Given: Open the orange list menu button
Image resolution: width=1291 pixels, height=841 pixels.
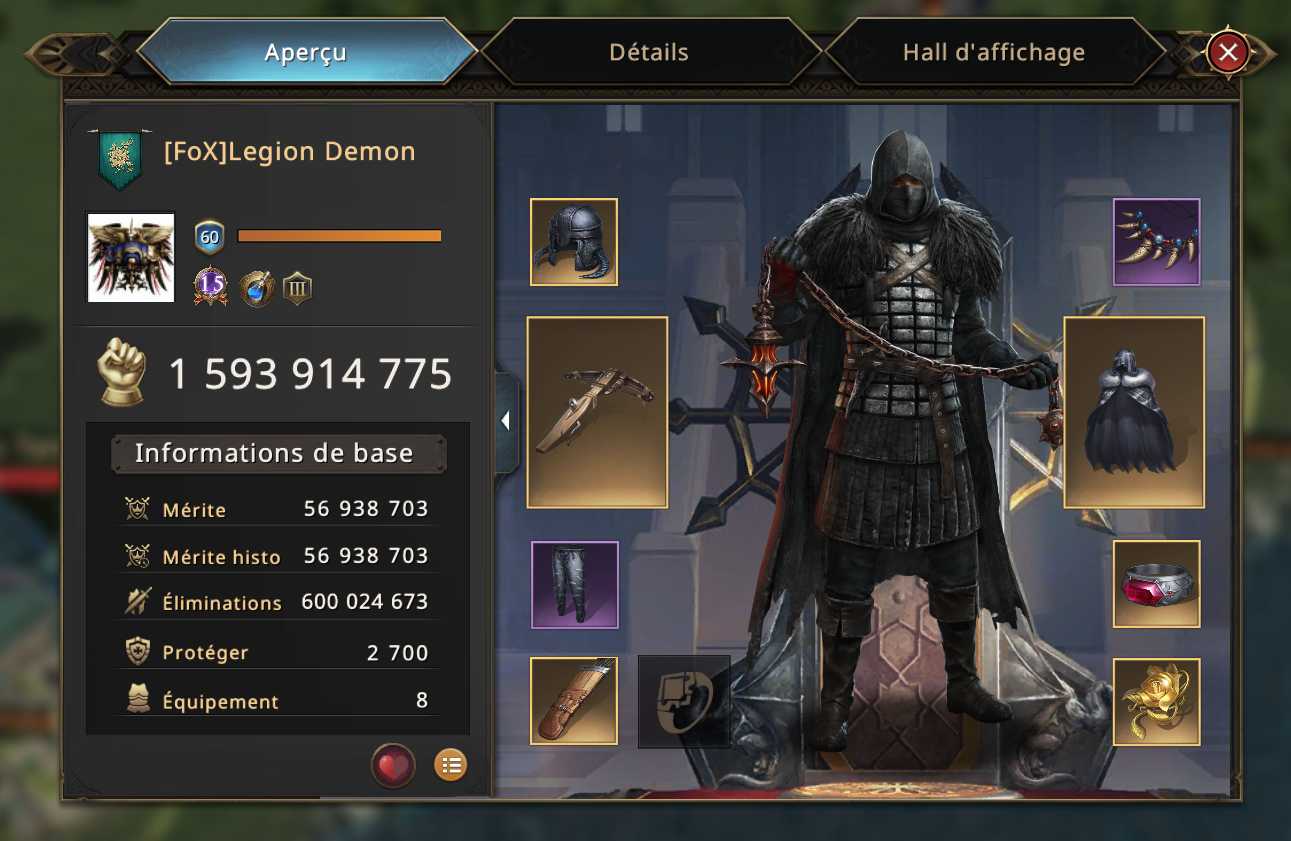Looking at the screenshot, I should click(451, 766).
